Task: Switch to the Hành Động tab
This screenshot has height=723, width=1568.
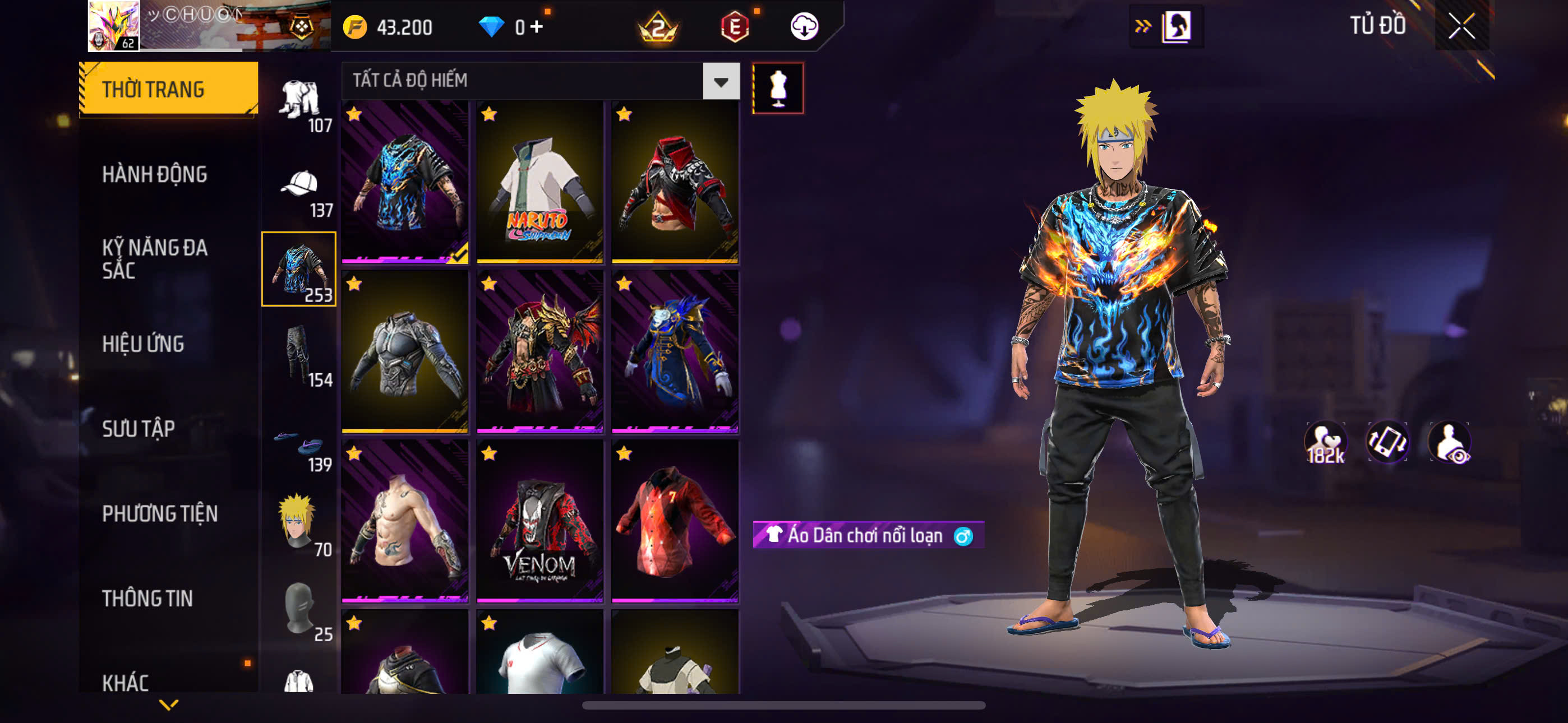Action: (x=155, y=175)
